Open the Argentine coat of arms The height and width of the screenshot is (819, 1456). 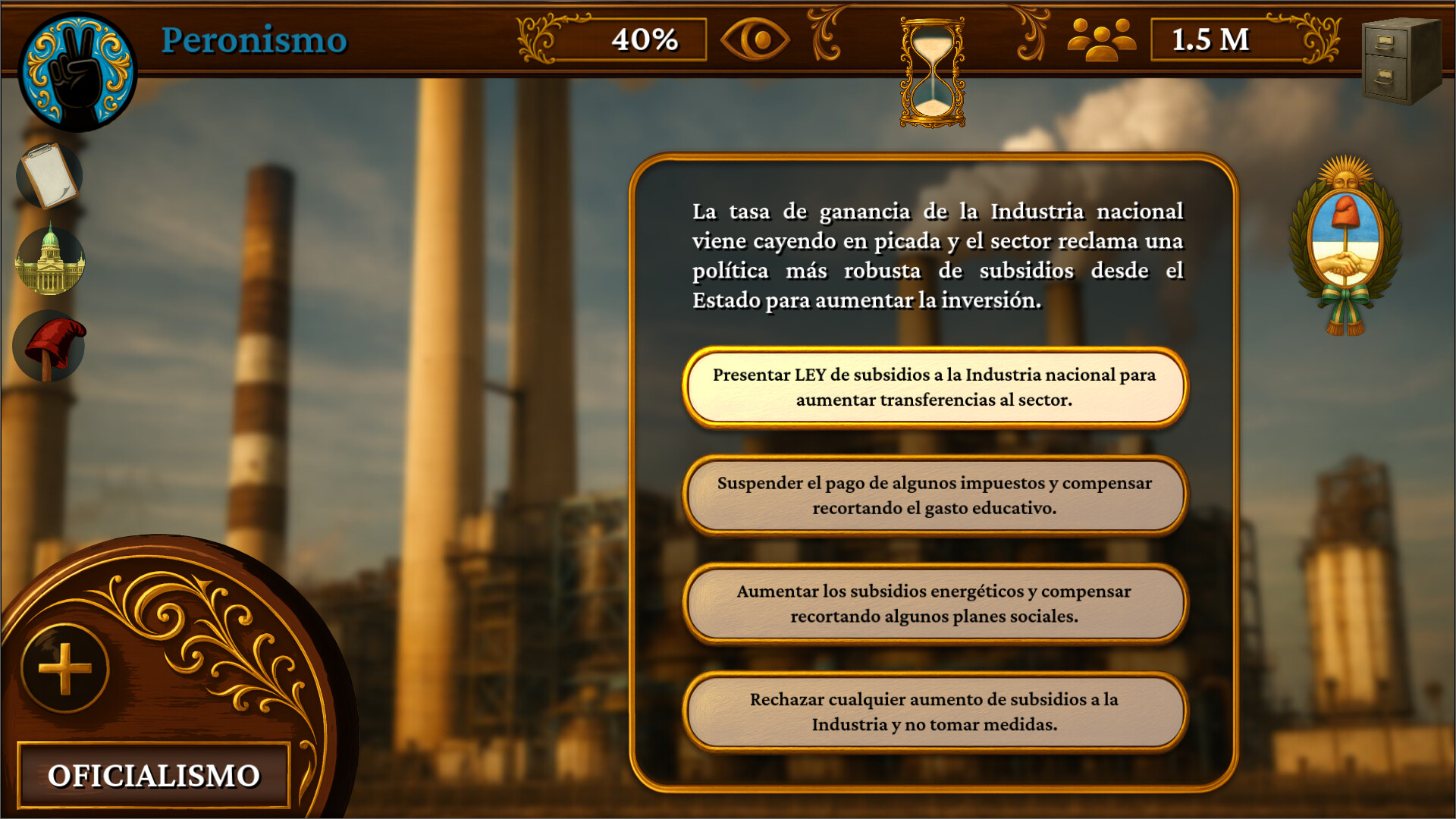point(1345,246)
